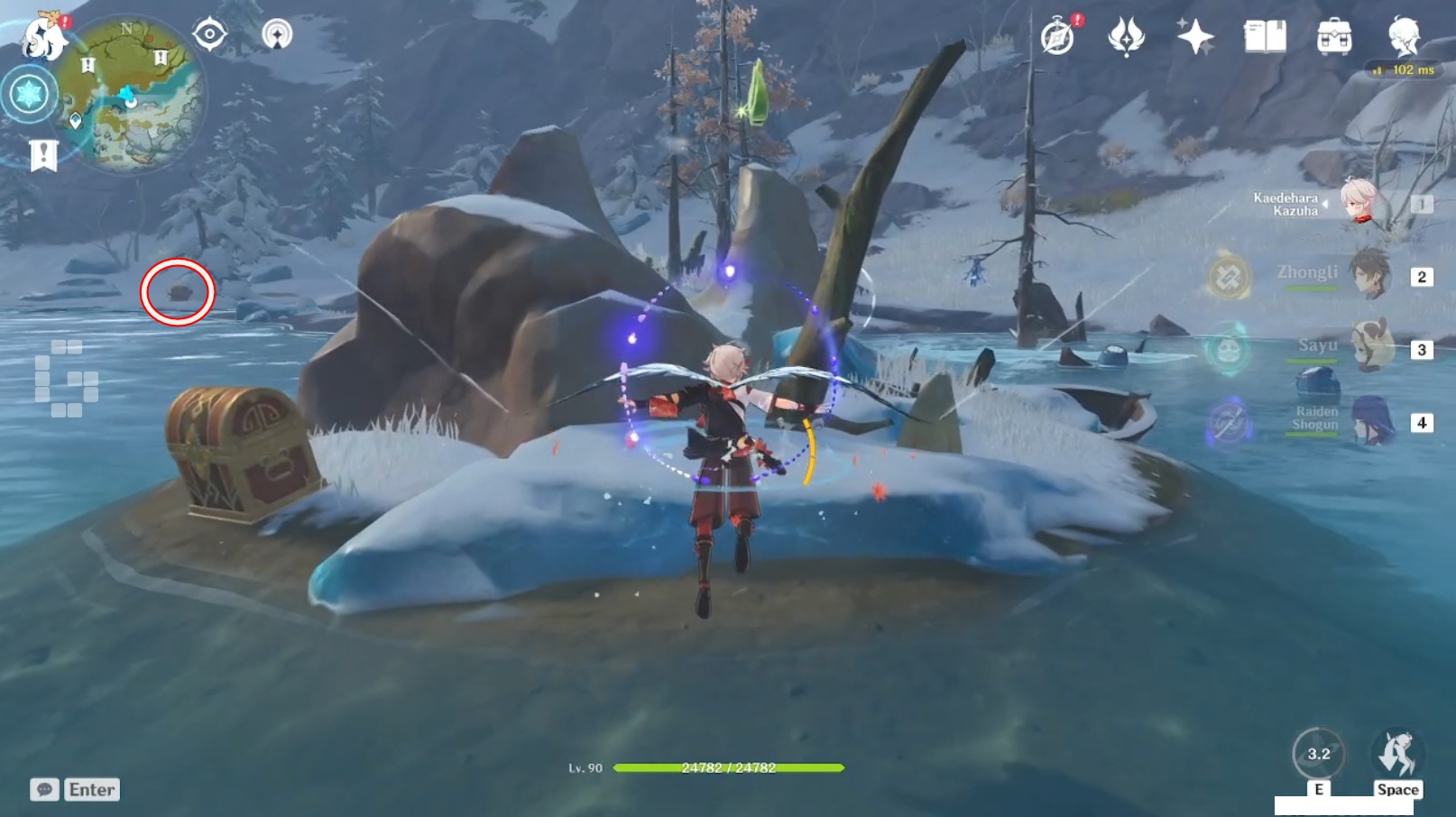Image resolution: width=1456 pixels, height=817 pixels.
Task: Open the Adventurer Handbook book icon
Action: click(1265, 38)
